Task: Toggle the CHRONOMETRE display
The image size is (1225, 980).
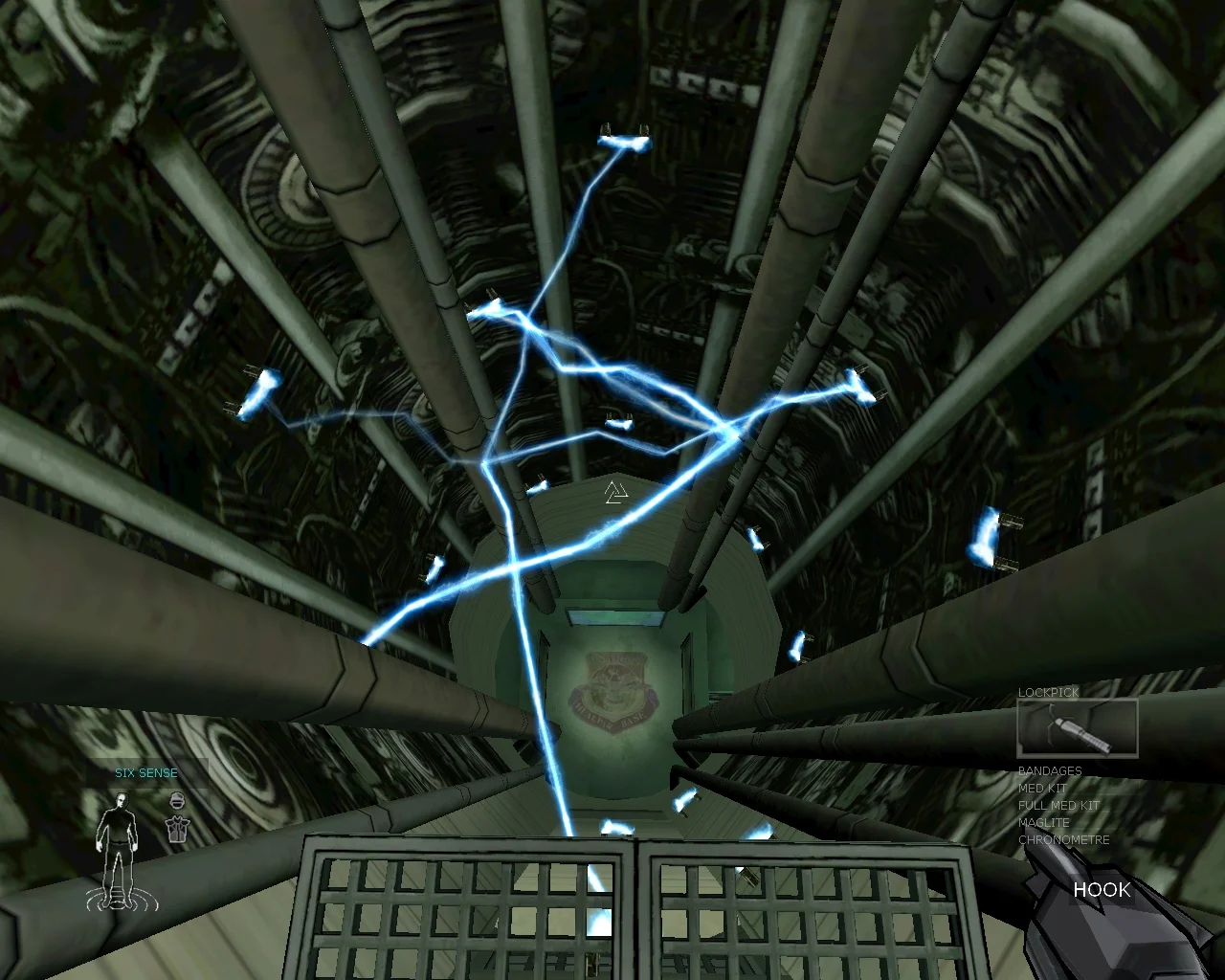Action: point(1062,839)
